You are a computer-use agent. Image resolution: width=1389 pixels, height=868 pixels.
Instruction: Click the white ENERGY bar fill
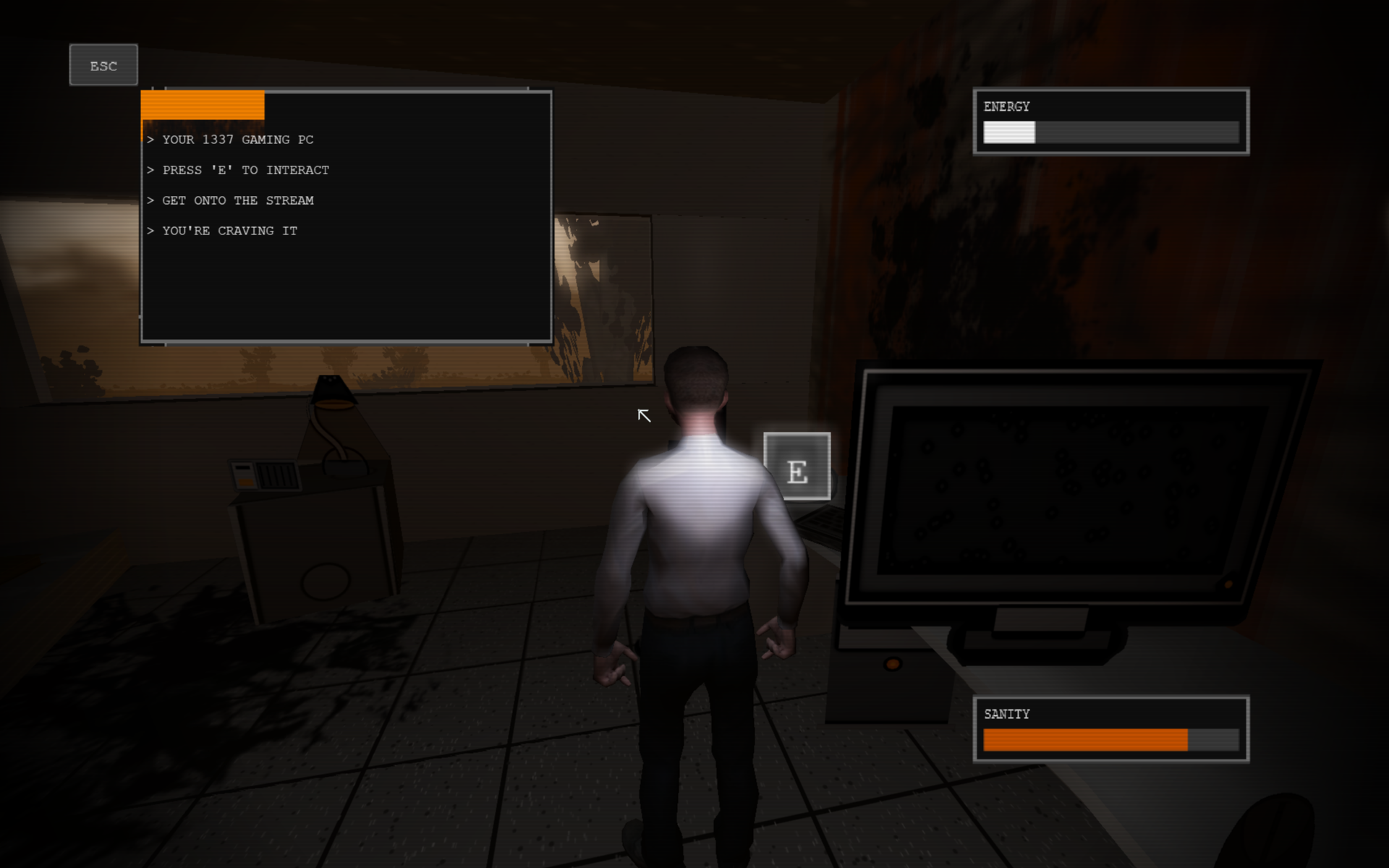1009,133
